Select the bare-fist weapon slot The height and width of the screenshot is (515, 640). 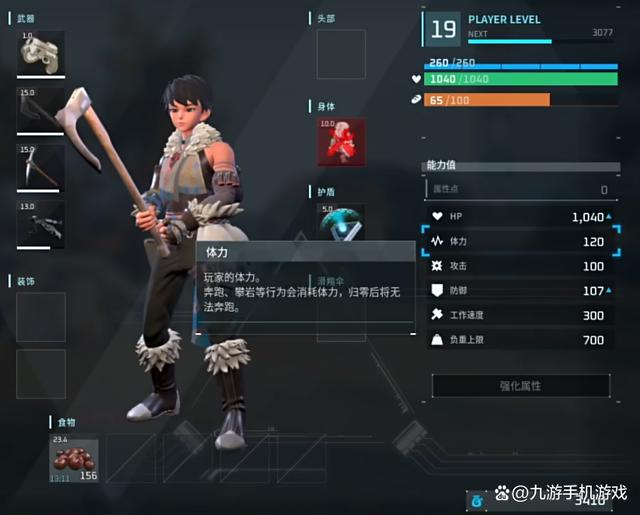coord(40,55)
